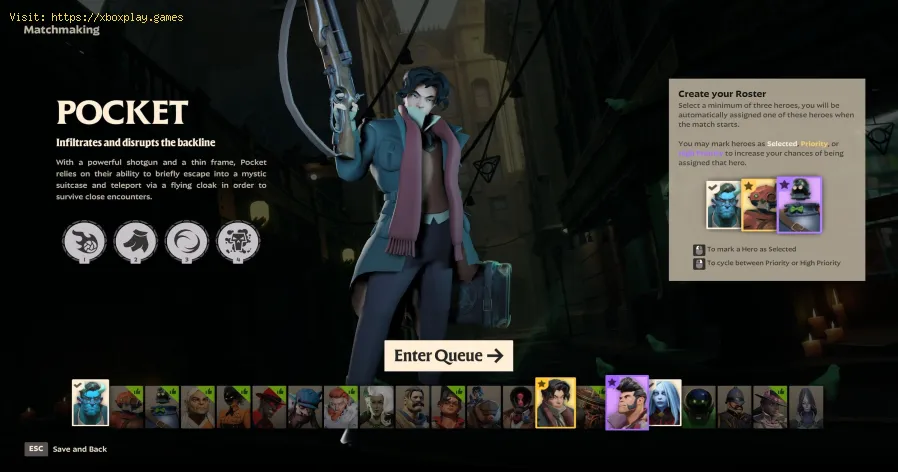
Task: Open Pocket's skull cloud ultimate ability
Action: [x=238, y=241]
